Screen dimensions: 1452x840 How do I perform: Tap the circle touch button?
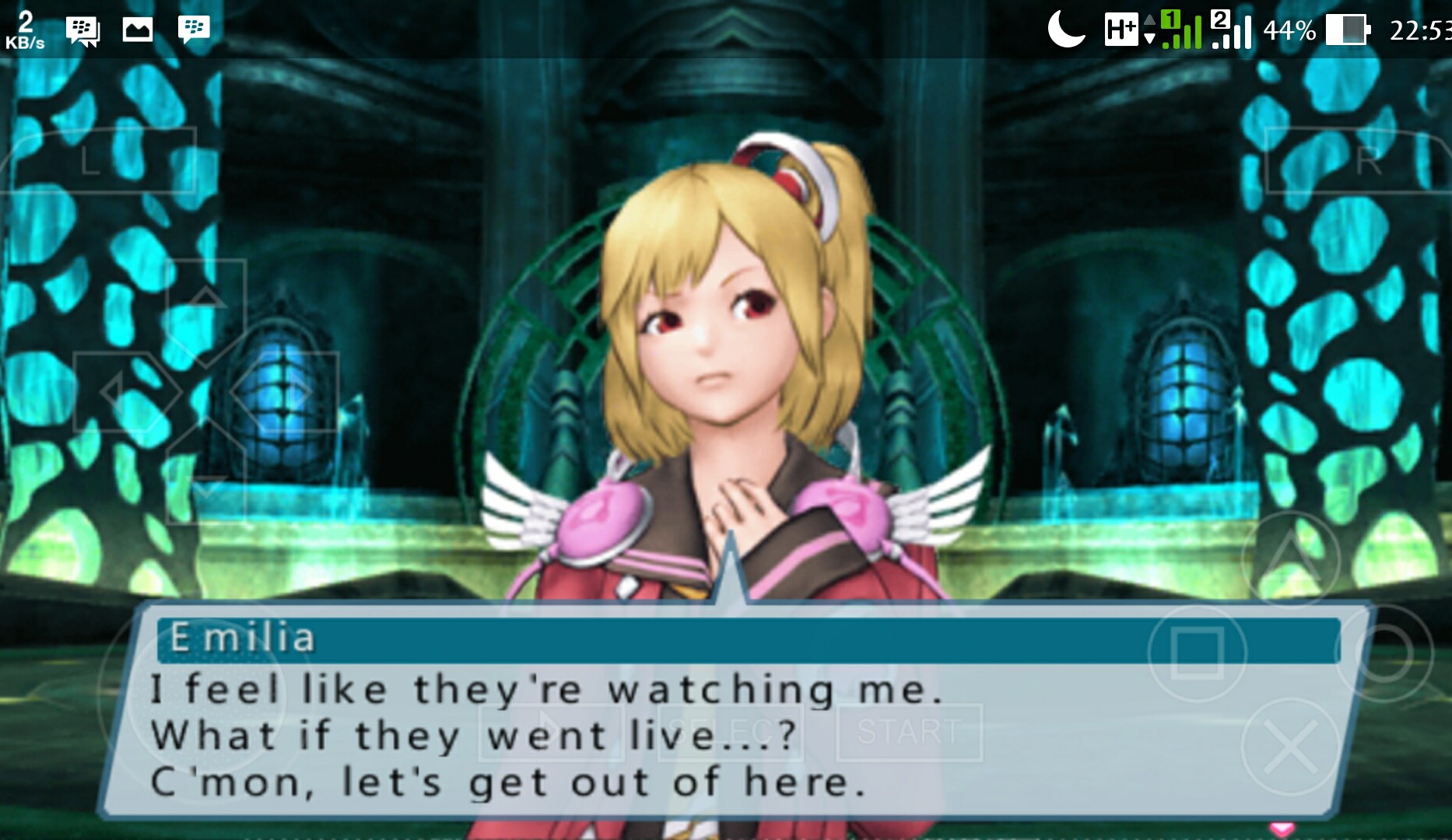point(1385,653)
